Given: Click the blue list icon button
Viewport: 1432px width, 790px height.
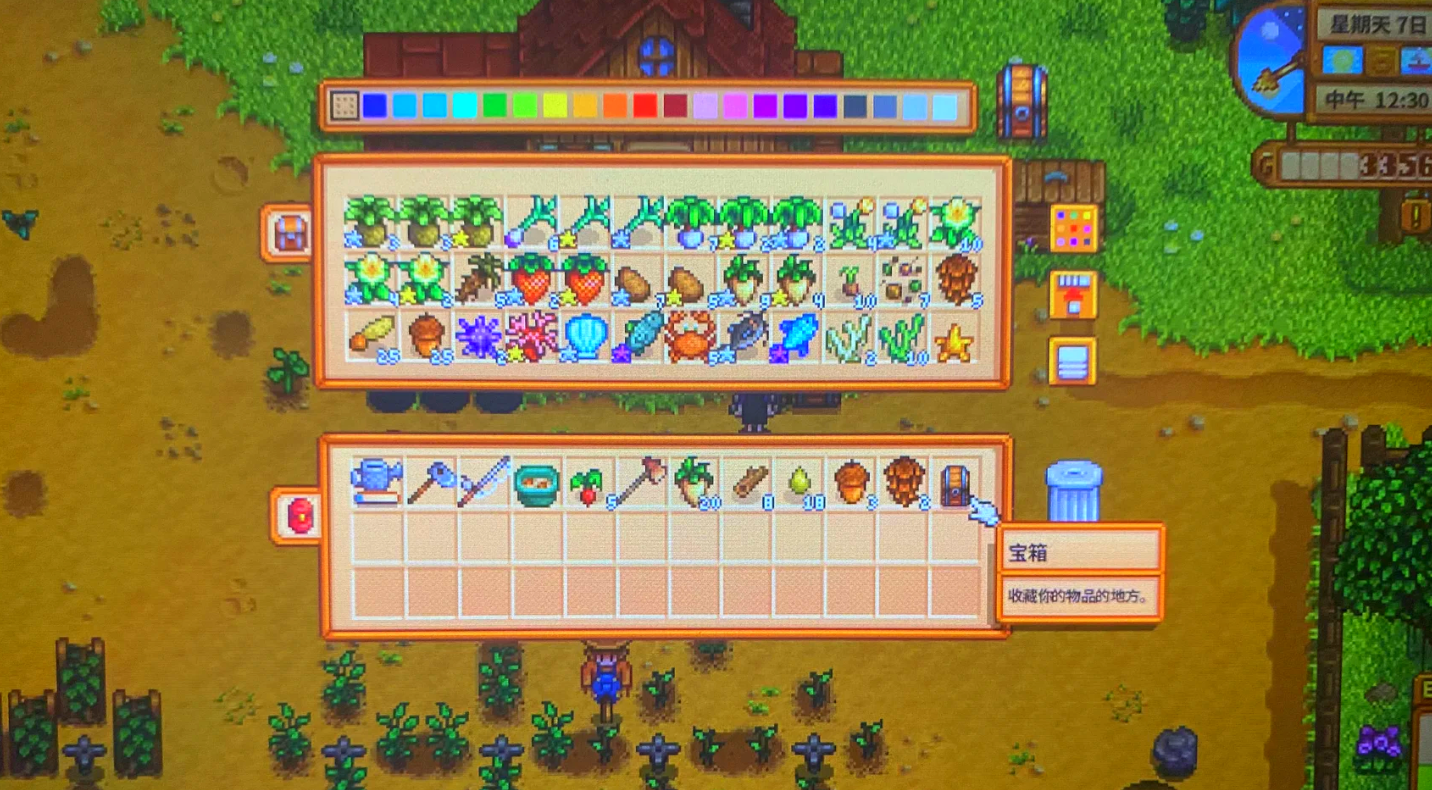Looking at the screenshot, I should point(1072,361).
